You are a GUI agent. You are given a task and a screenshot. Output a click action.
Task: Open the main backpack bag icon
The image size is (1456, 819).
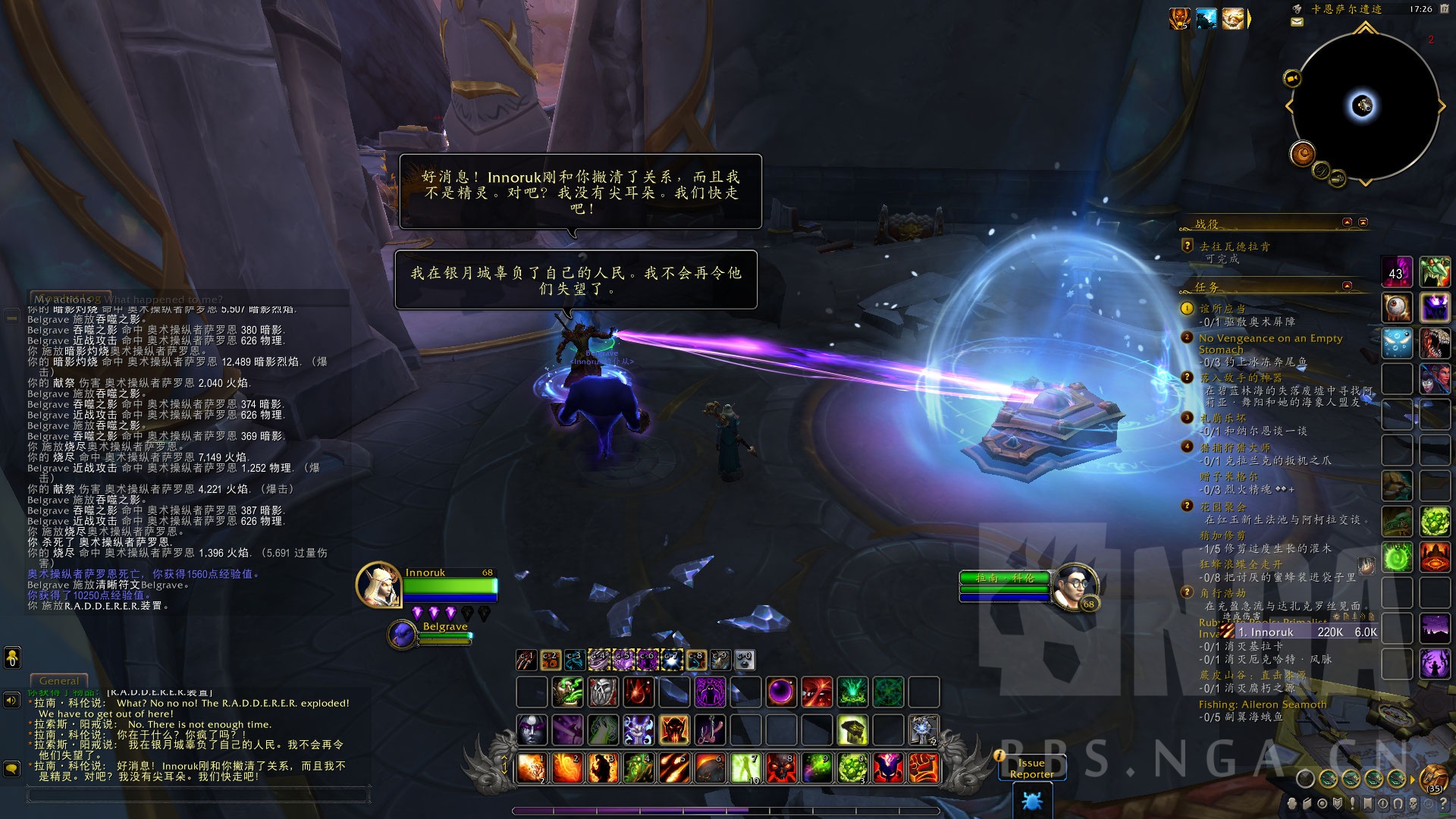tap(1433, 778)
